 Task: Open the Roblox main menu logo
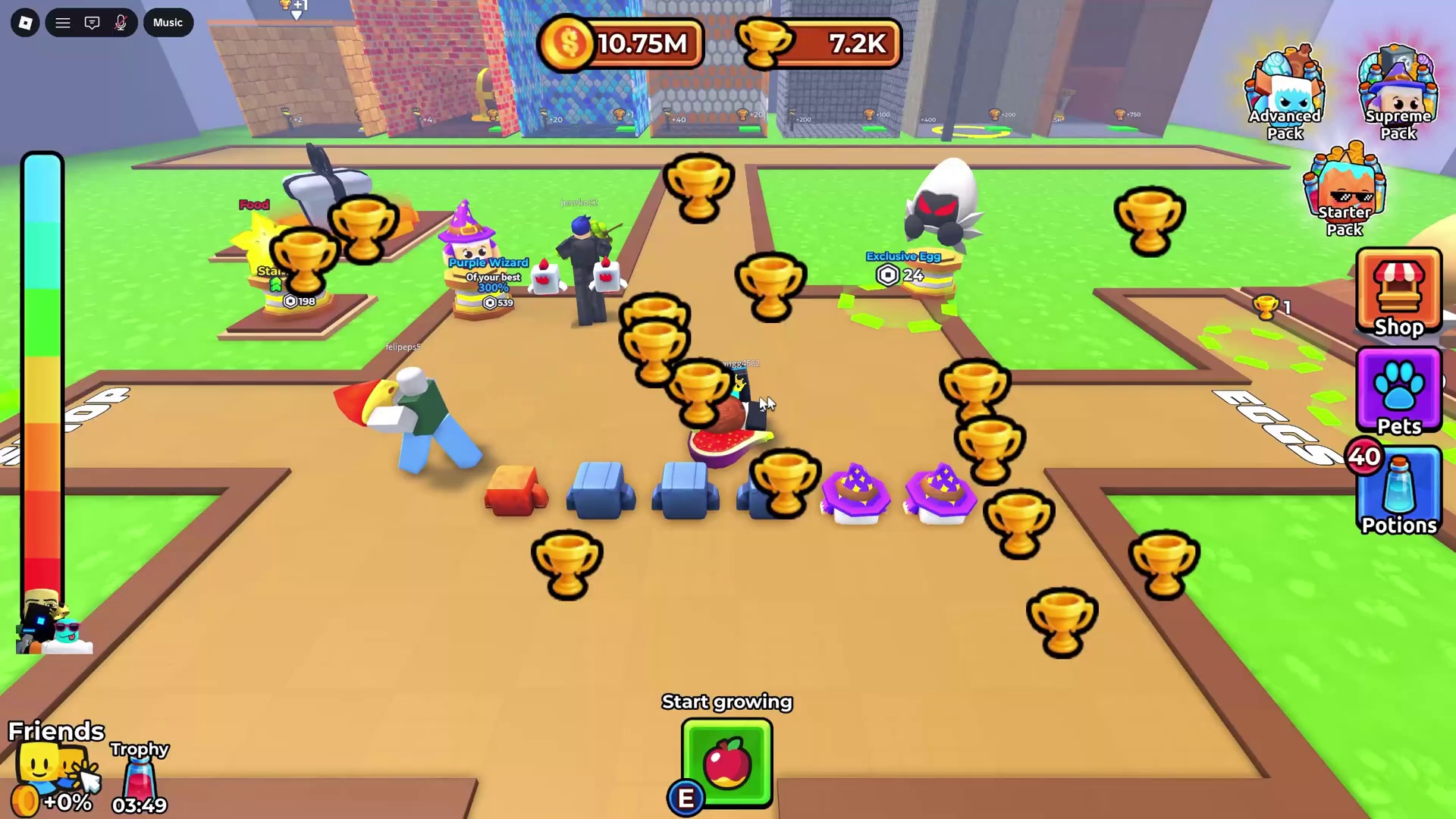click(25, 23)
